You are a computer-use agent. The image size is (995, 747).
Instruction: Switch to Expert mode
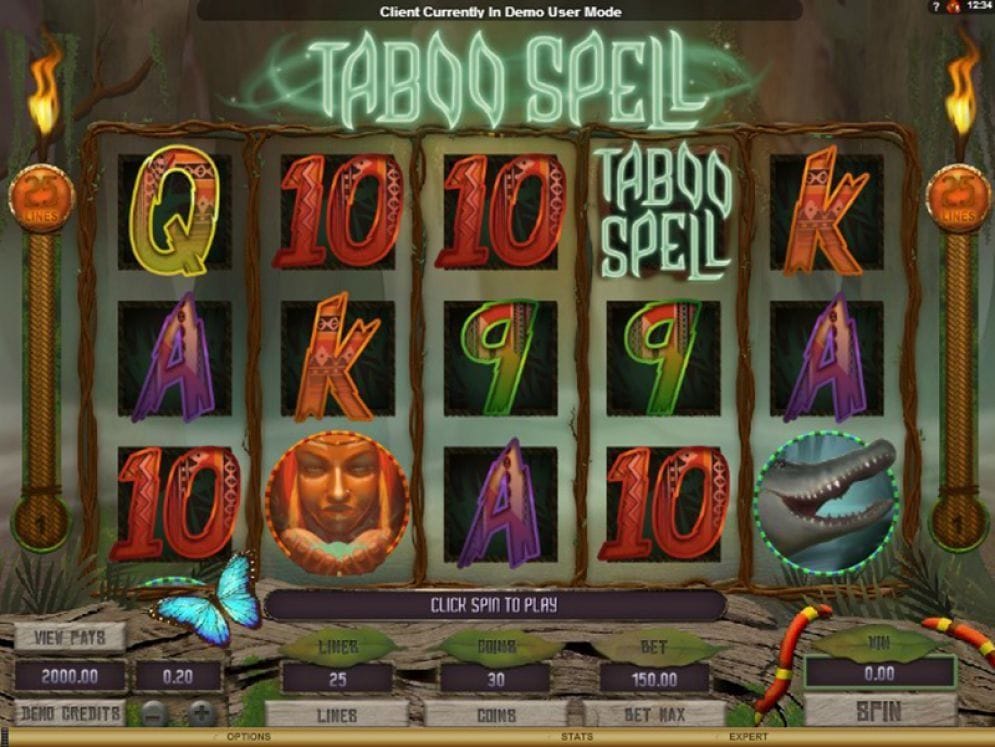(748, 738)
